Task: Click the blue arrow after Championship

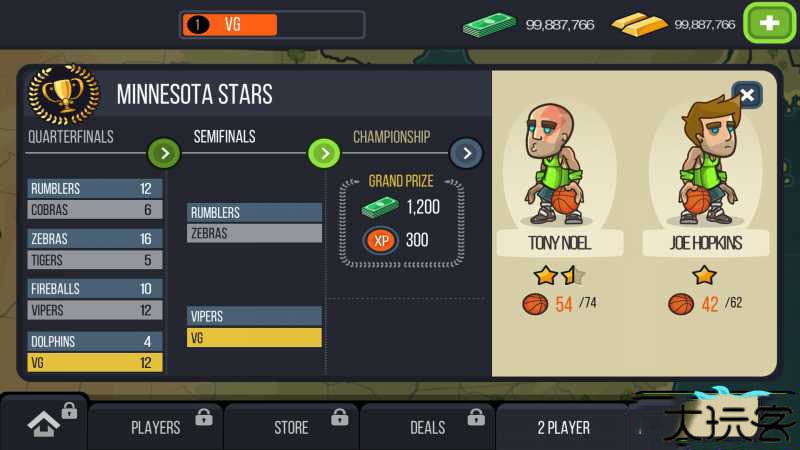Action: pos(466,153)
